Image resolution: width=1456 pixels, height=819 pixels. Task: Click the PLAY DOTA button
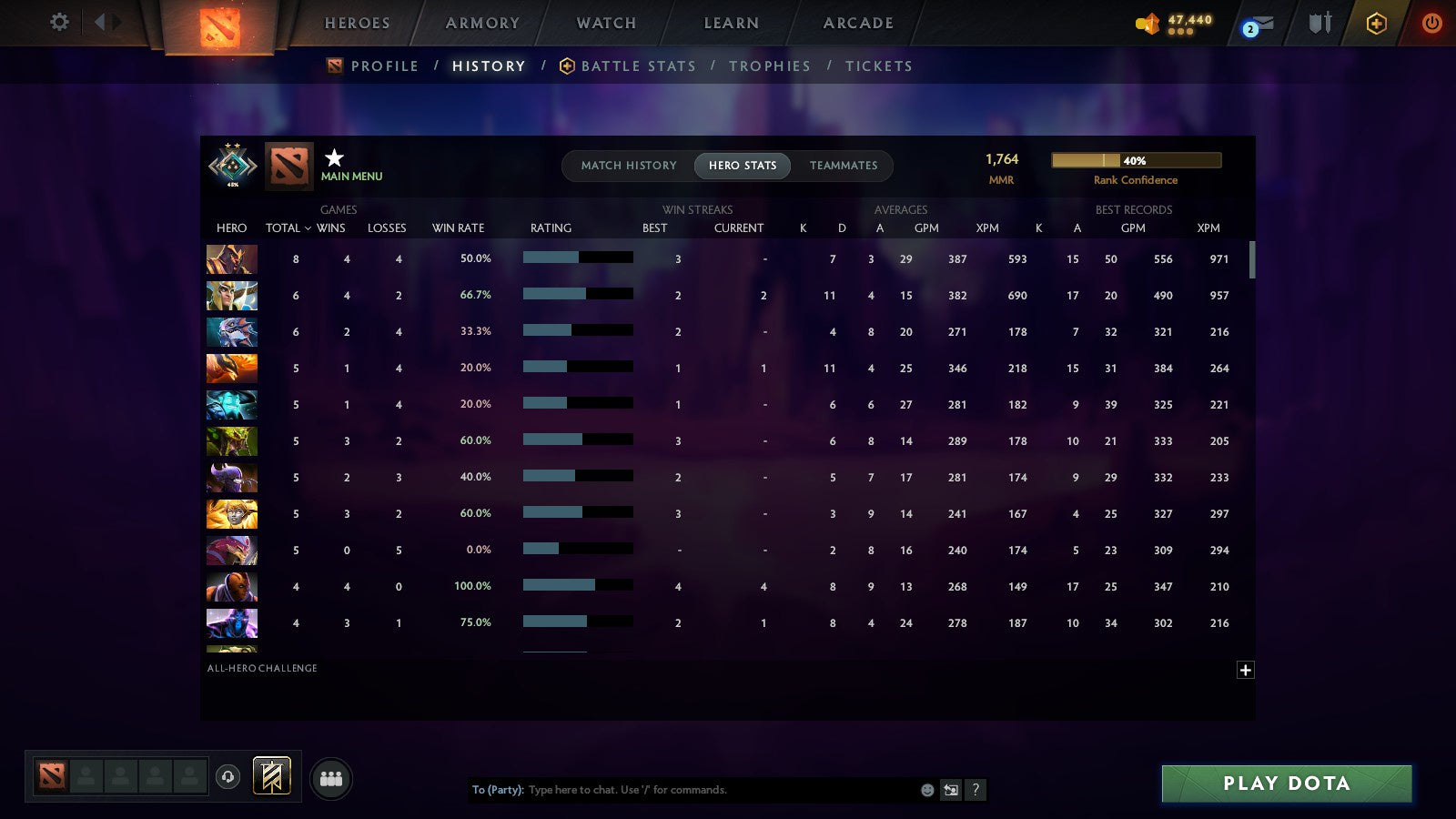(1286, 783)
